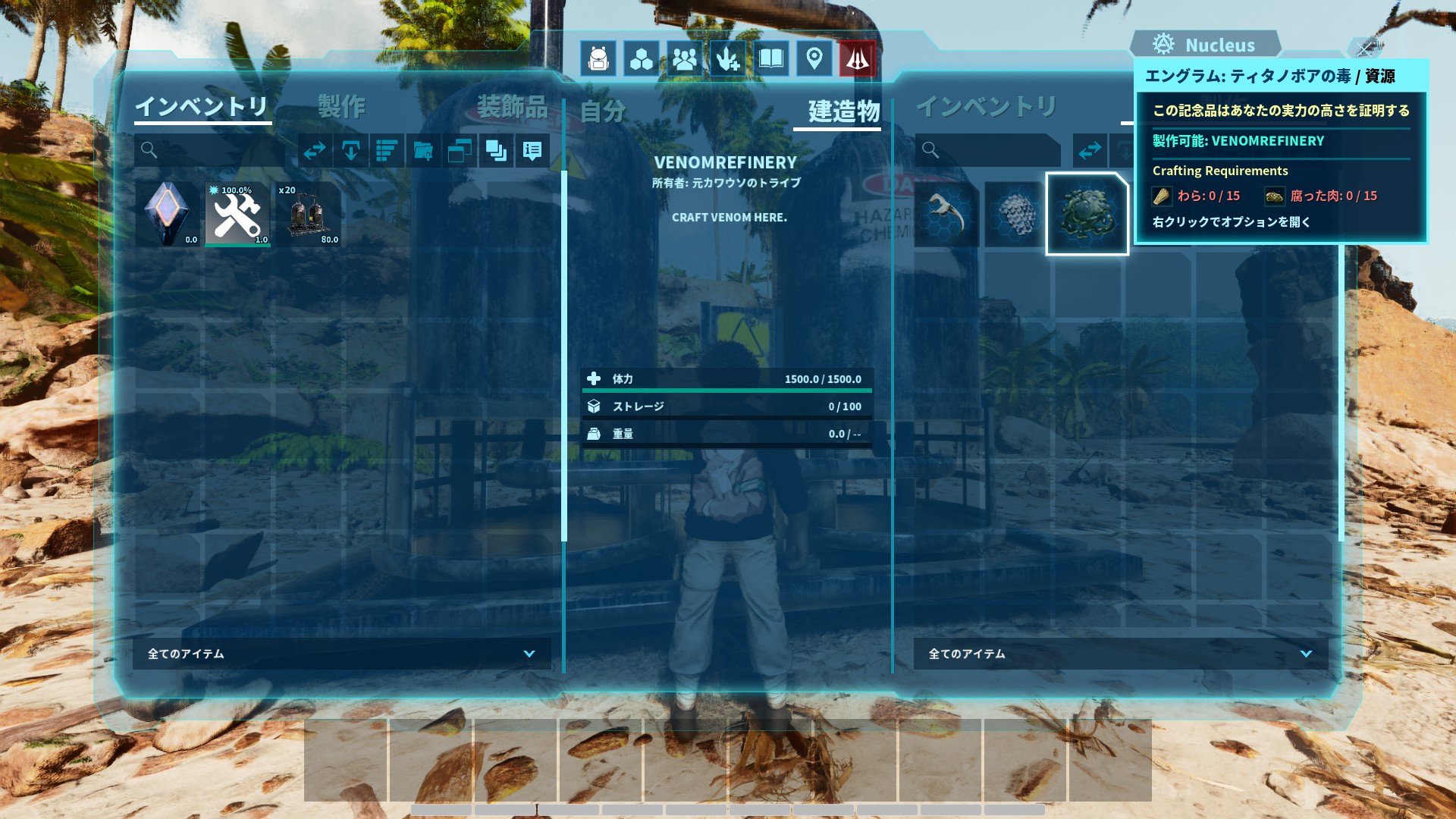Viewport: 1456px width, 819px height.
Task: Select the red highlighted icon in top bar
Action: coord(858,59)
